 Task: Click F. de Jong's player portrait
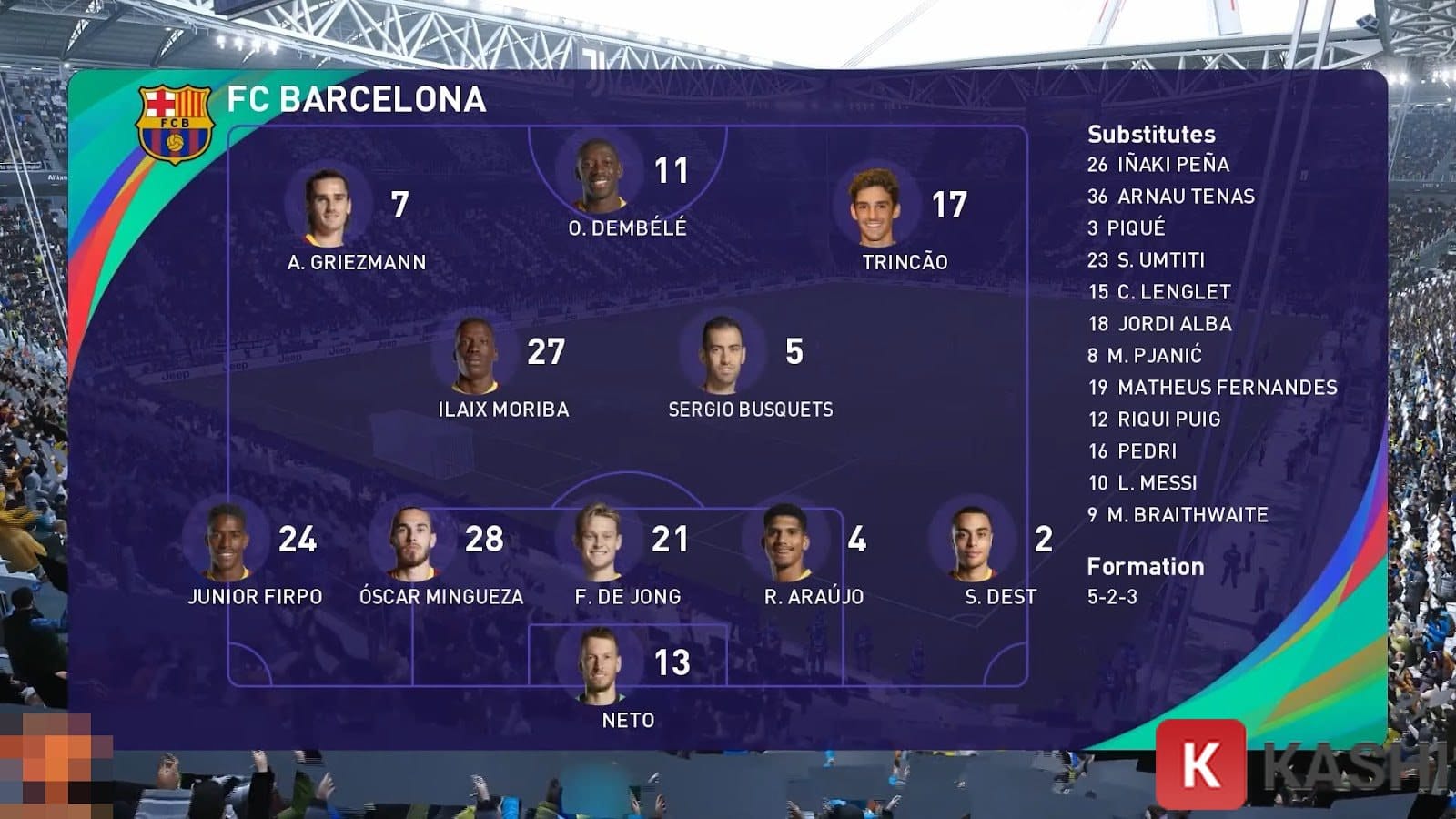click(600, 542)
